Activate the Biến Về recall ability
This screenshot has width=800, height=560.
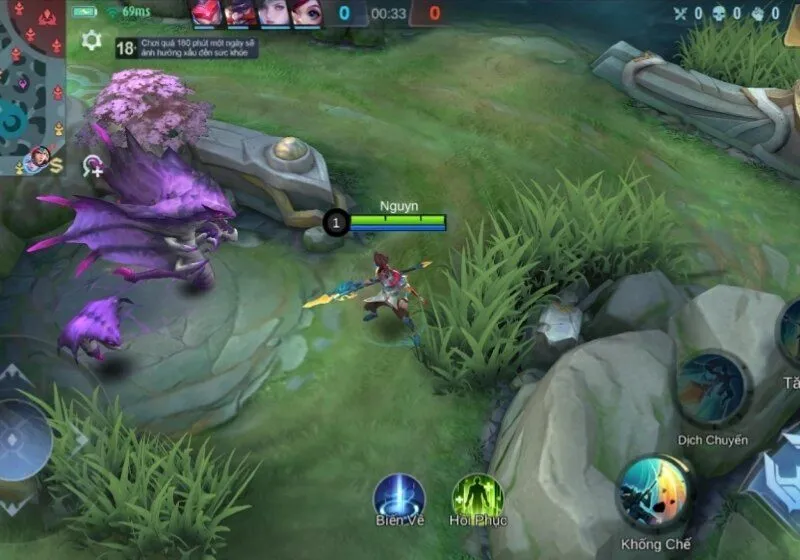[400, 496]
